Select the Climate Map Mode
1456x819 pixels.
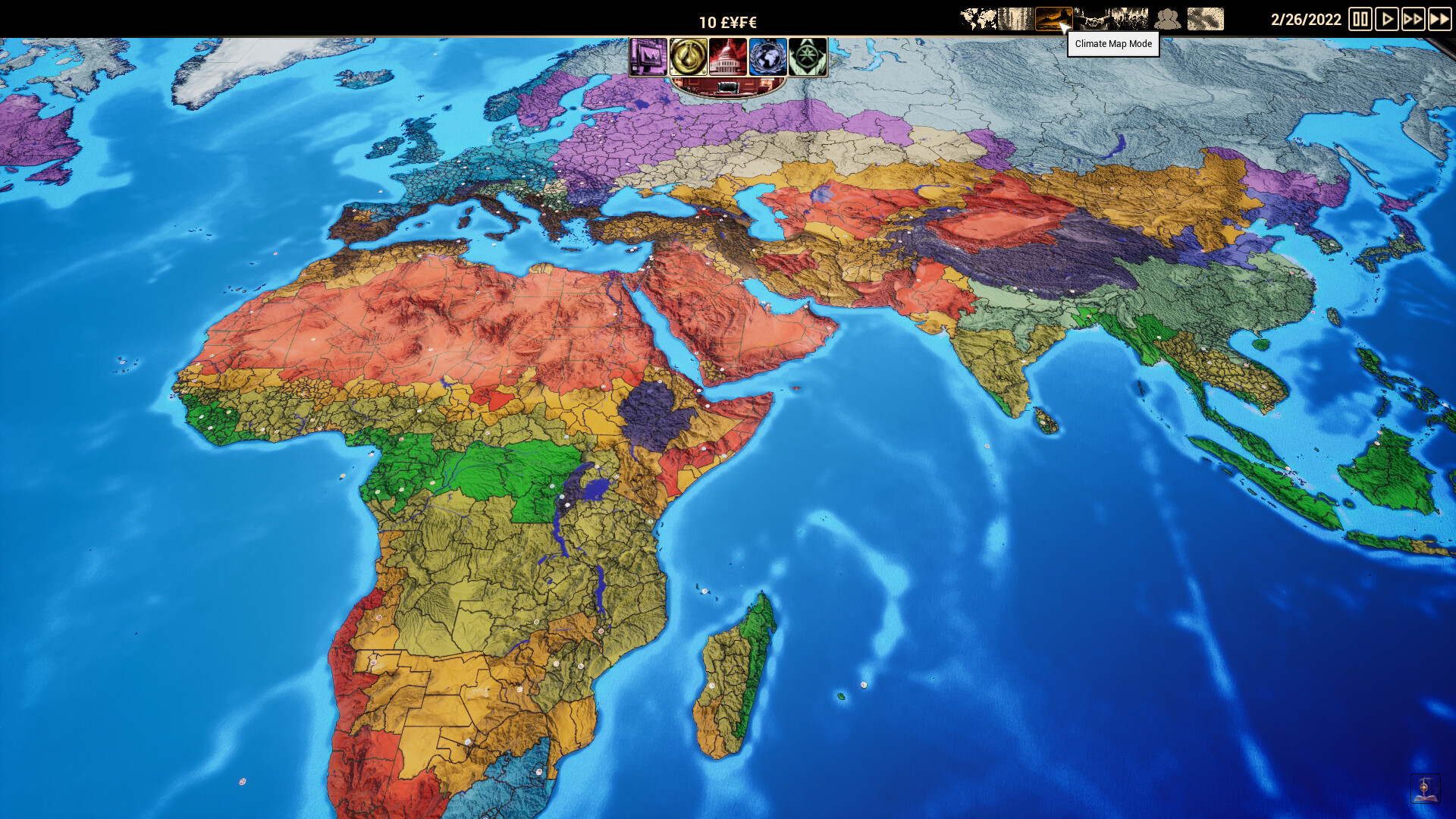pos(1053,18)
